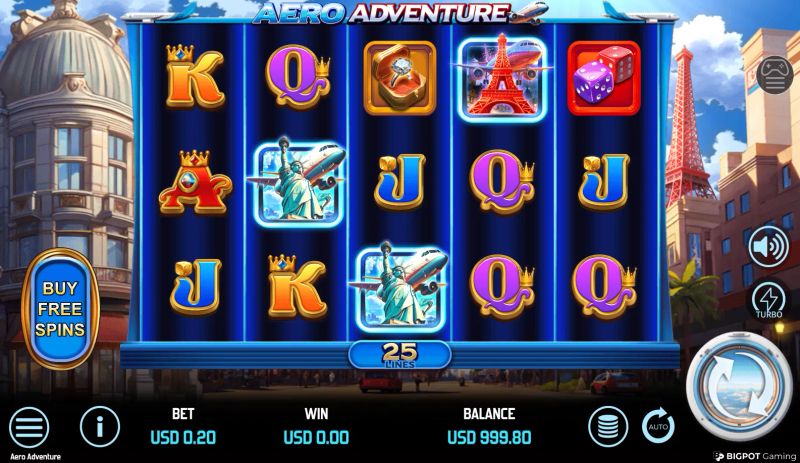Click the gamepad icon button
Screen dimensions: 800x463
(x=774, y=75)
